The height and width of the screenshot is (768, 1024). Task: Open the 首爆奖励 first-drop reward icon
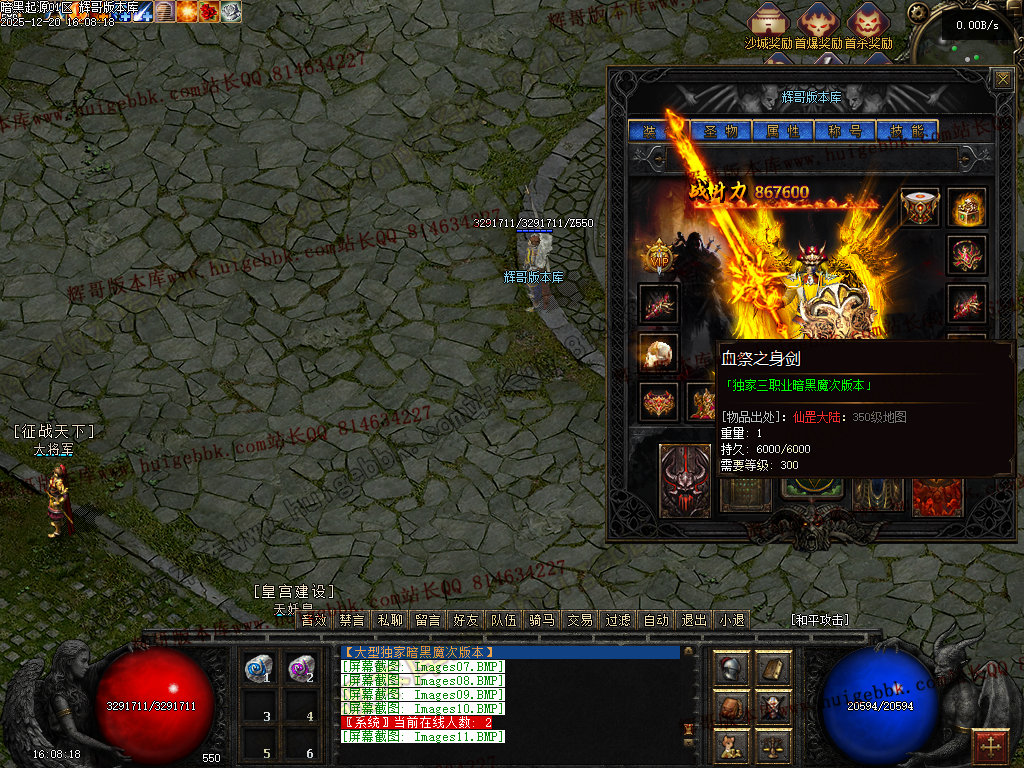pos(819,22)
